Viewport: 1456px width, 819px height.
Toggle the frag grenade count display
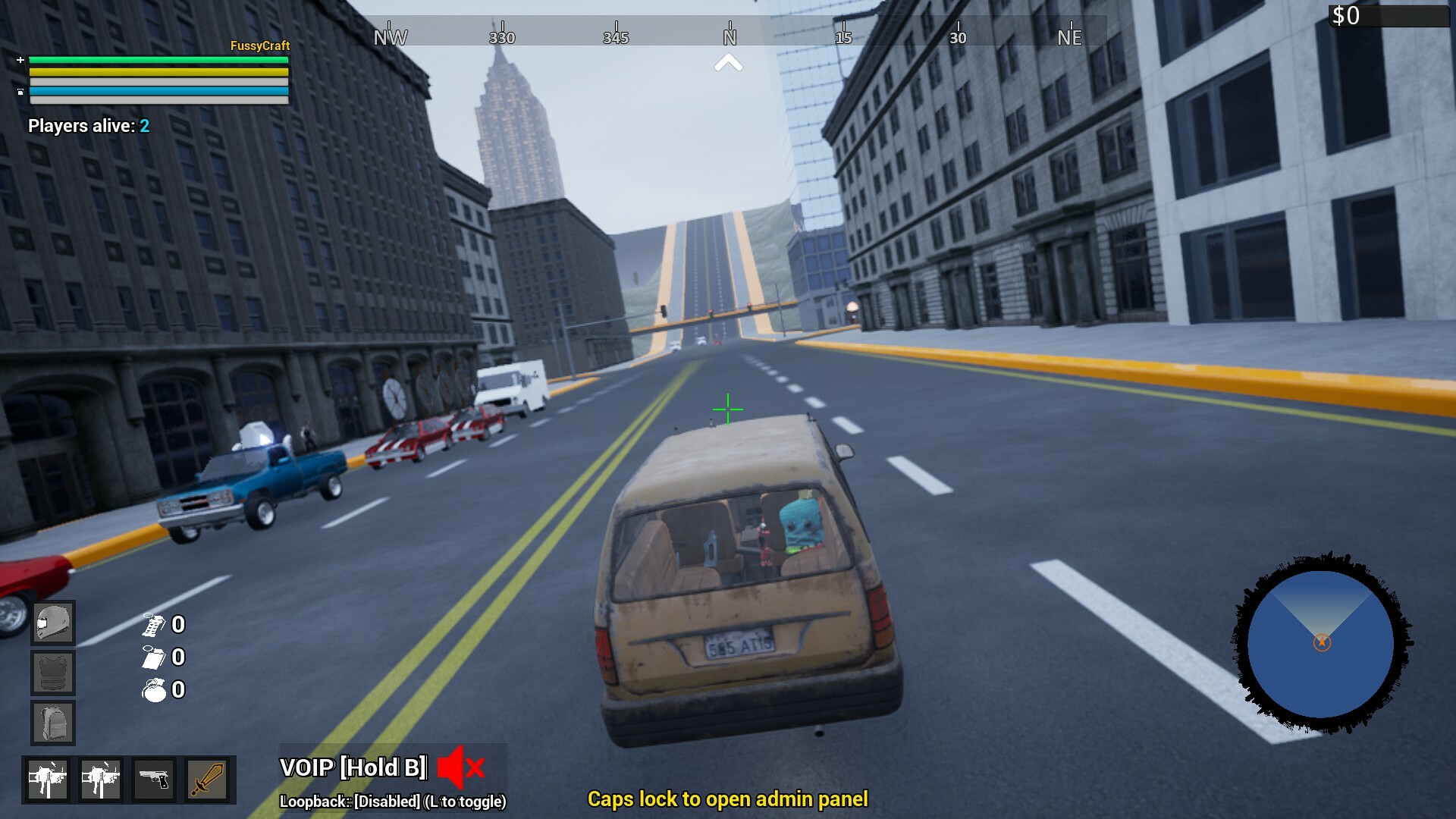(155, 691)
